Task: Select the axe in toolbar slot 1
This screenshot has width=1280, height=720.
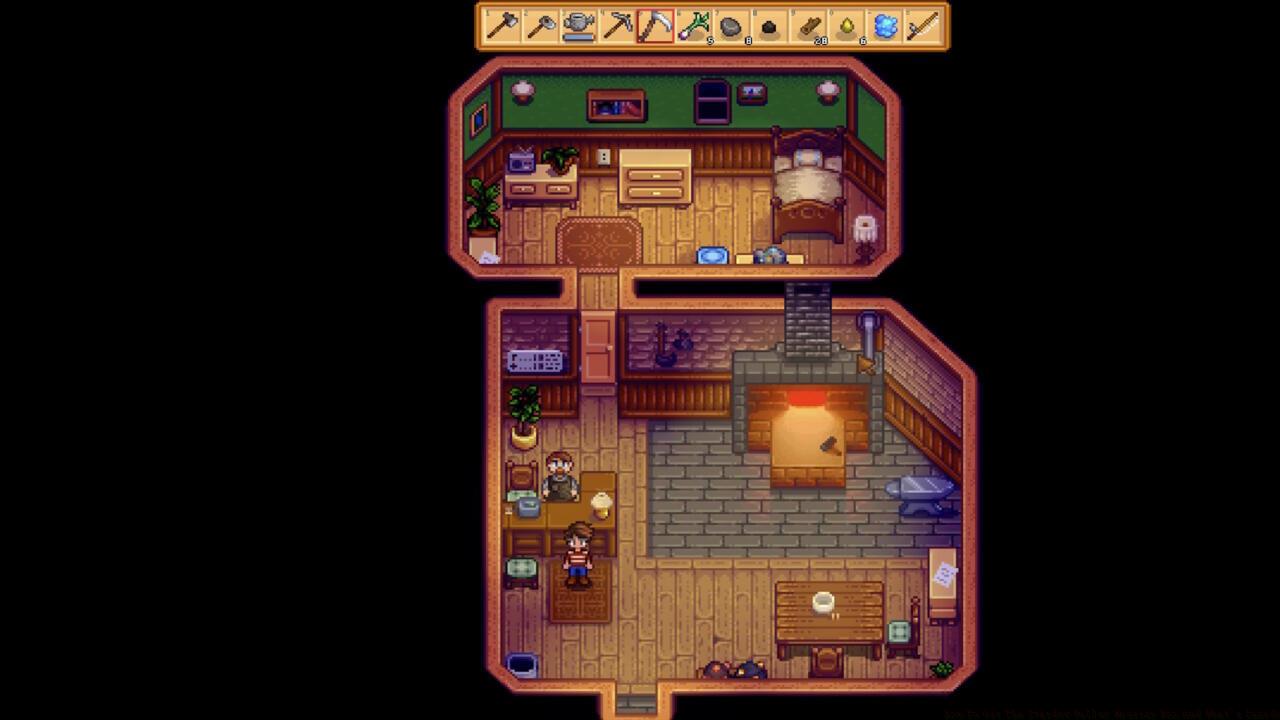Action: click(503, 29)
